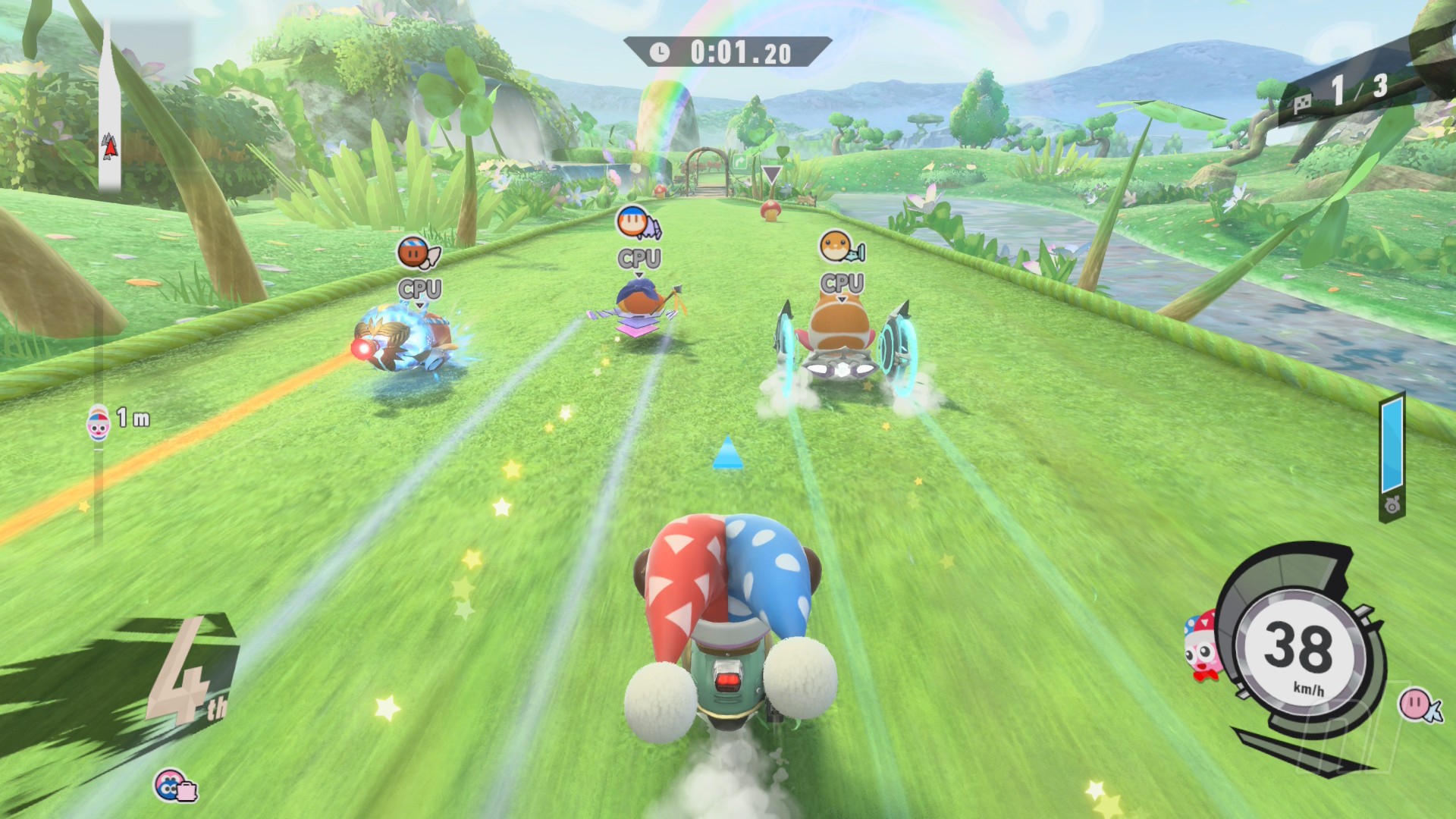Click the jester face on the 1 m distance tracker

[99, 424]
